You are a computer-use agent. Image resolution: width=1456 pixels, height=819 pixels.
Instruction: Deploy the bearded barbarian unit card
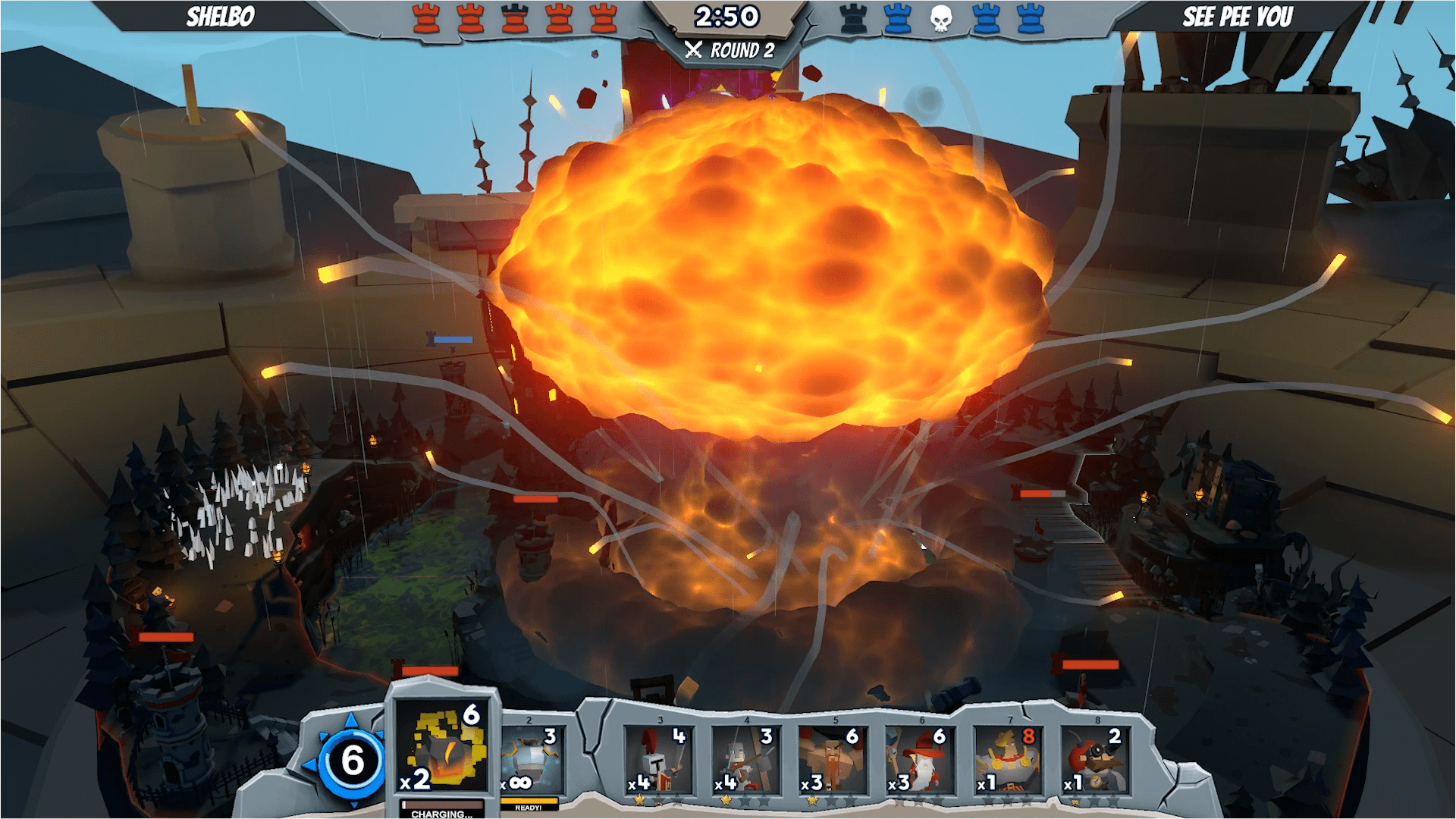[832, 760]
